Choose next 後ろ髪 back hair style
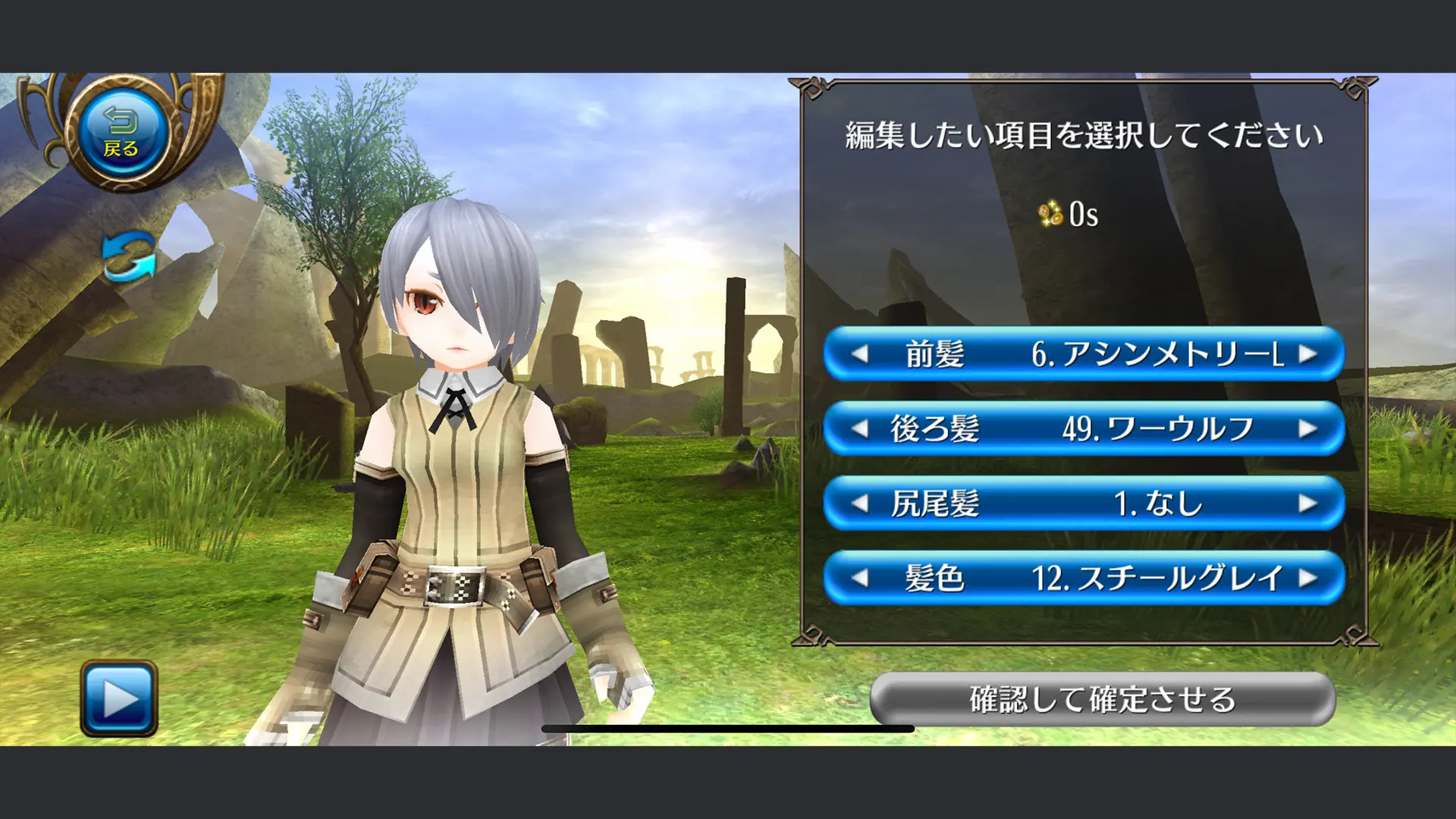 coord(1307,429)
